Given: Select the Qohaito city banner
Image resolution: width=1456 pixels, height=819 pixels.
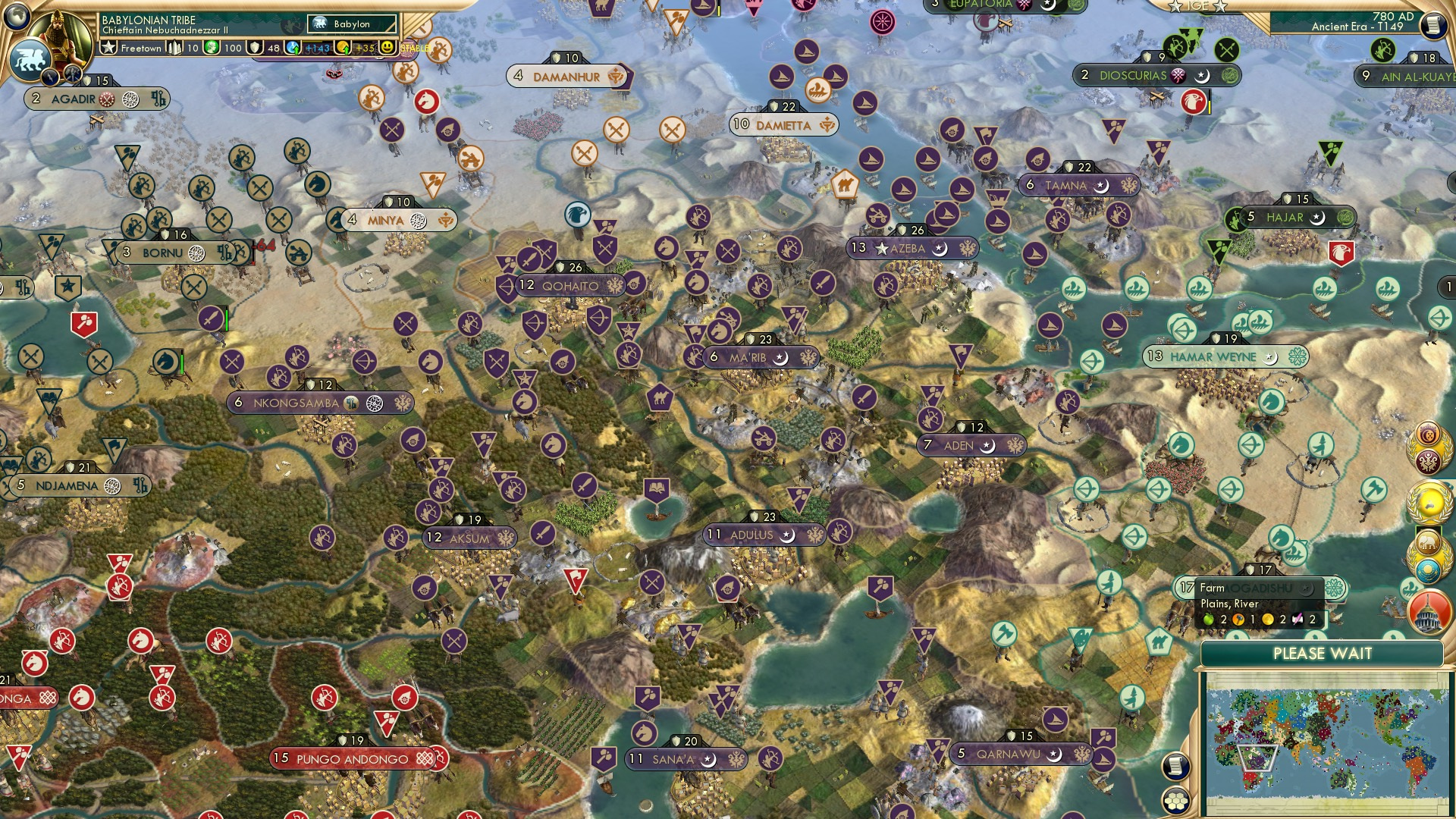Looking at the screenshot, I should click(x=573, y=286).
